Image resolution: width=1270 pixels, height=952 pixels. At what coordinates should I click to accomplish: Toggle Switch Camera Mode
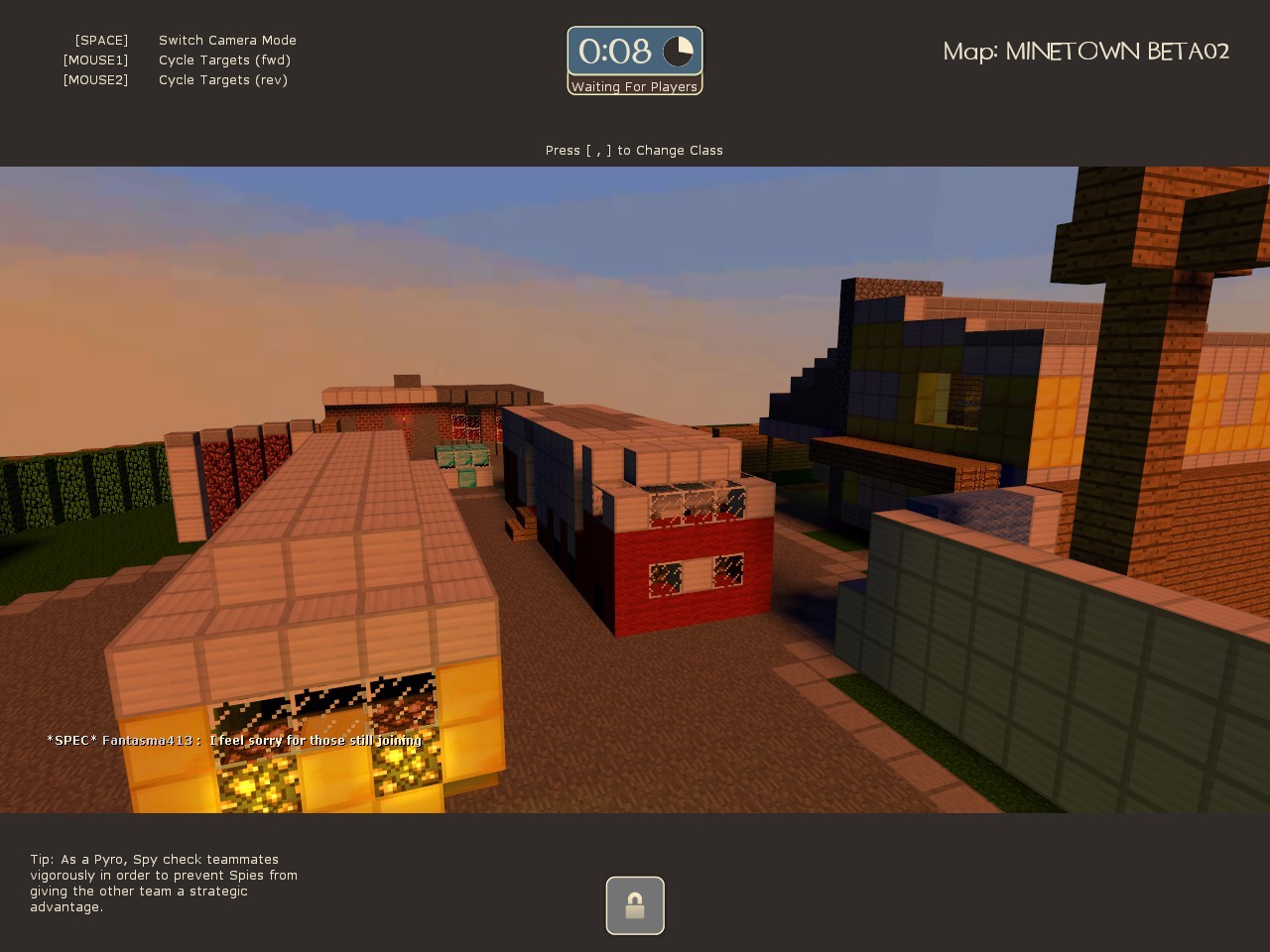(x=227, y=40)
